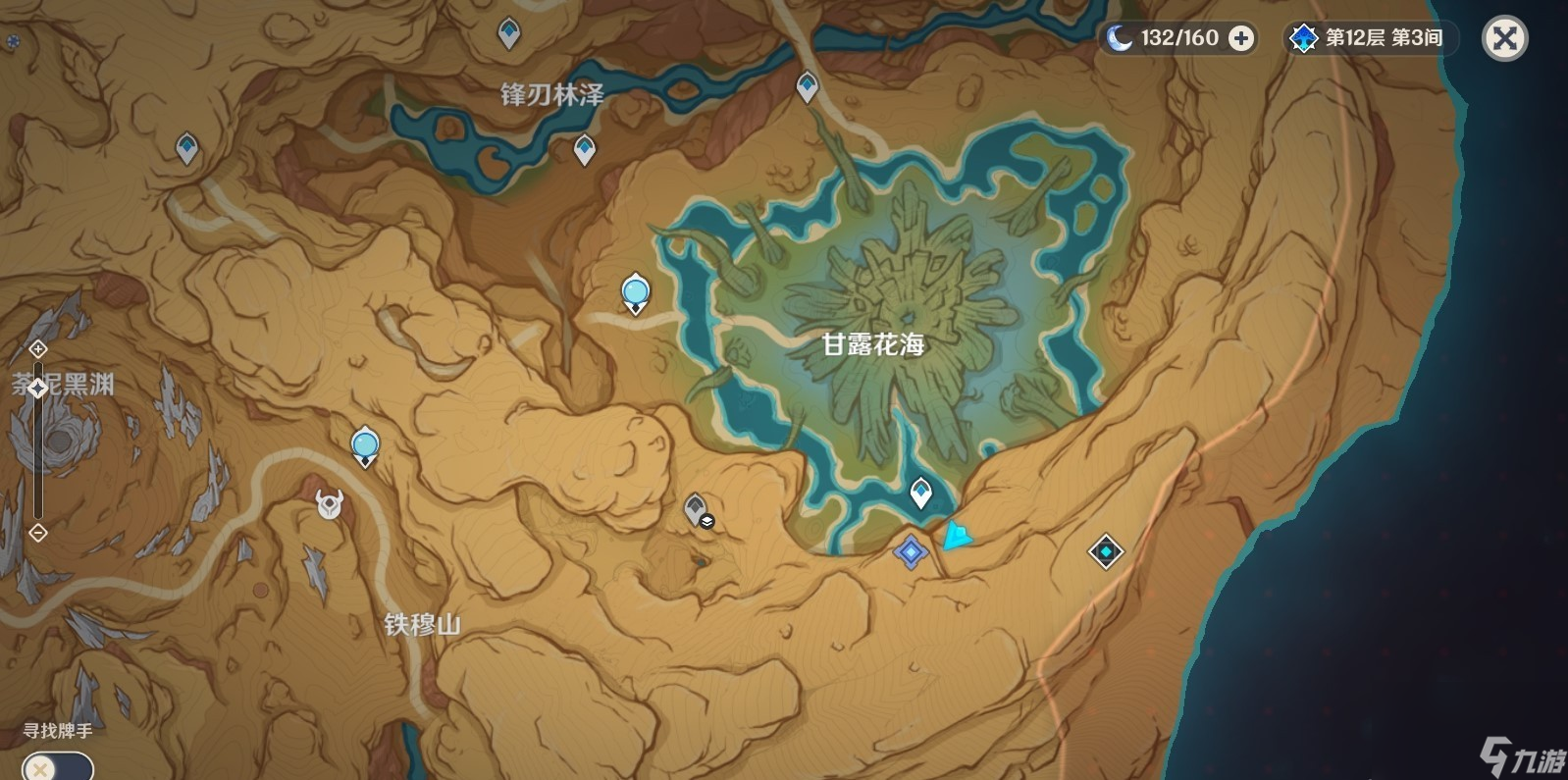The width and height of the screenshot is (1568, 780).
Task: Select the bubble marker west of 甘露花海
Action: coord(635,290)
